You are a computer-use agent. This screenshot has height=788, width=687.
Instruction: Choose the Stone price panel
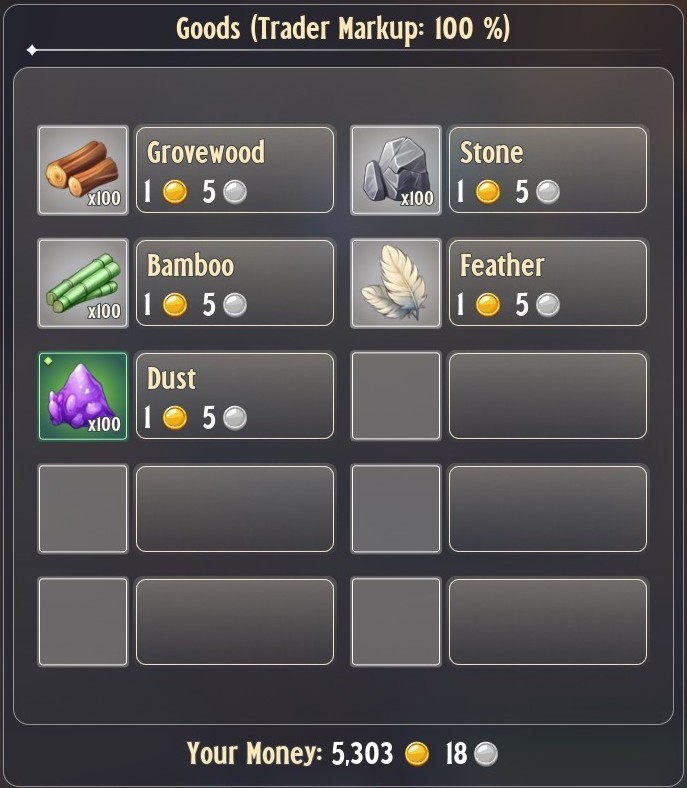coord(548,170)
